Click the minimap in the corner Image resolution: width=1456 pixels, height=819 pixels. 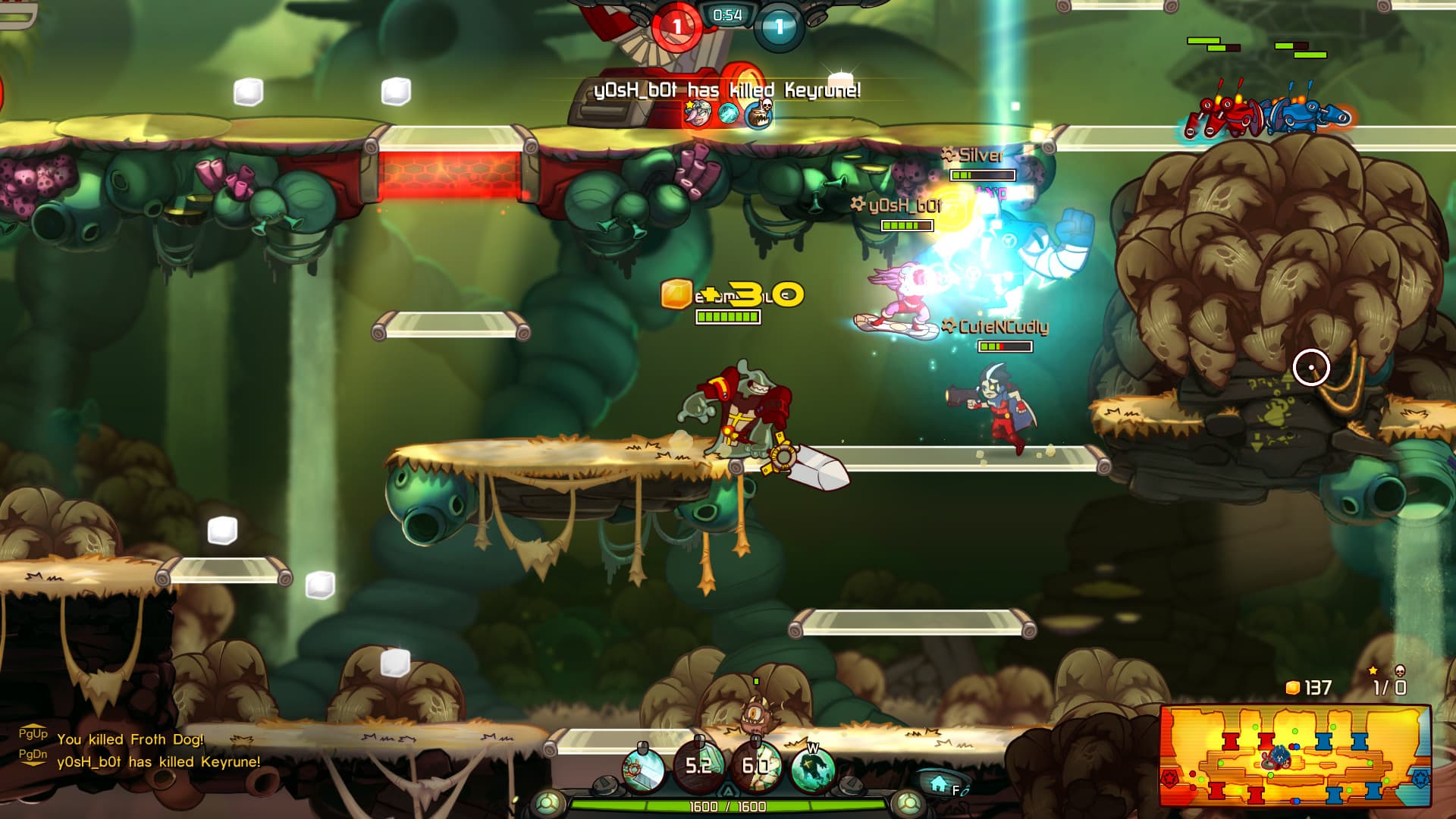(1295, 756)
